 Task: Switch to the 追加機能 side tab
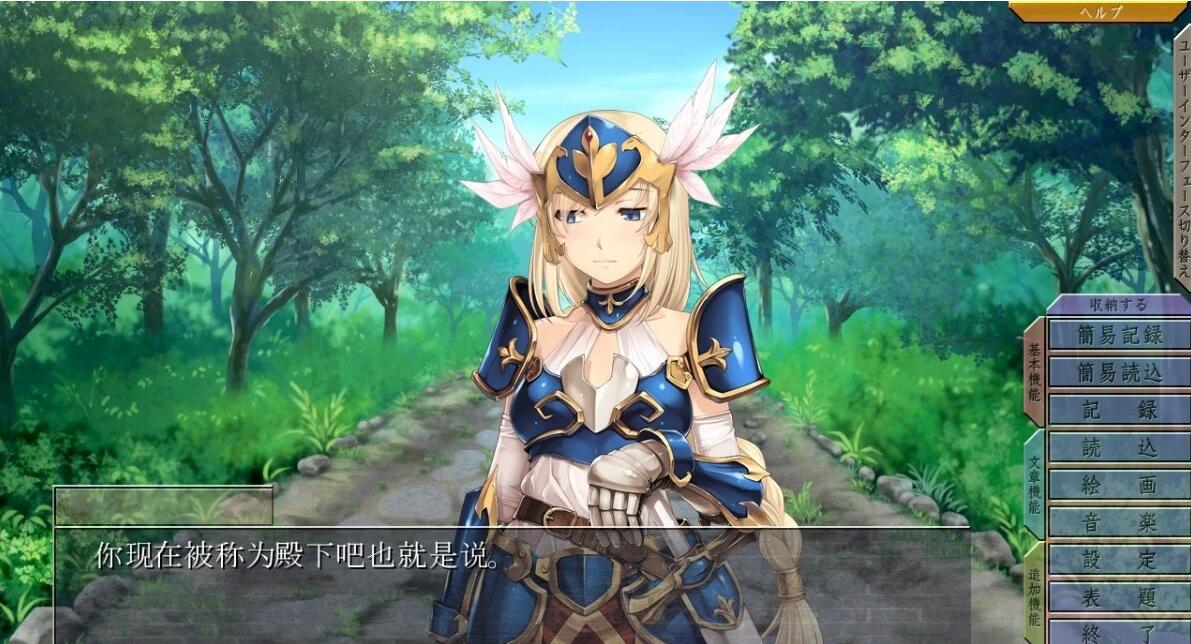[x=1034, y=595]
